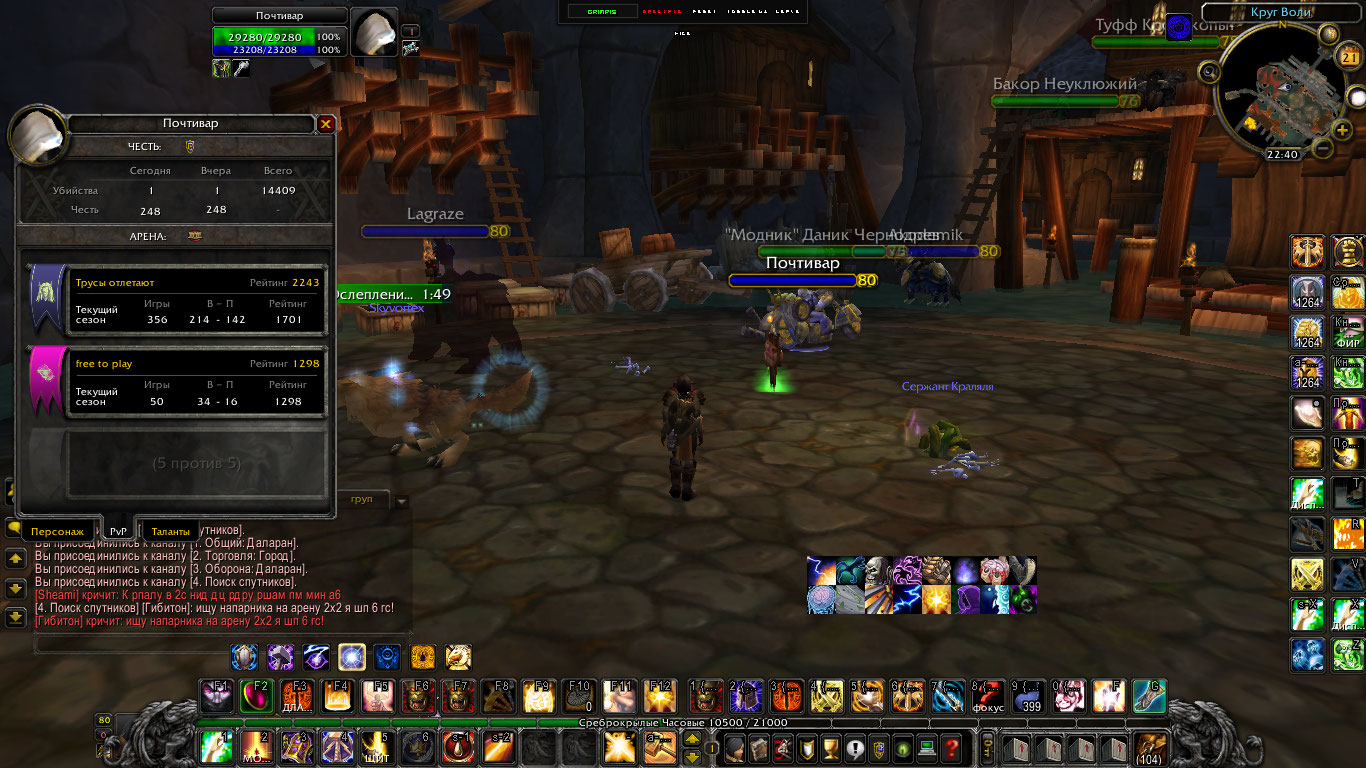Zoom out the minimap with minus button
Image resolution: width=1366 pixels, height=768 pixels.
pyautogui.click(x=1322, y=148)
